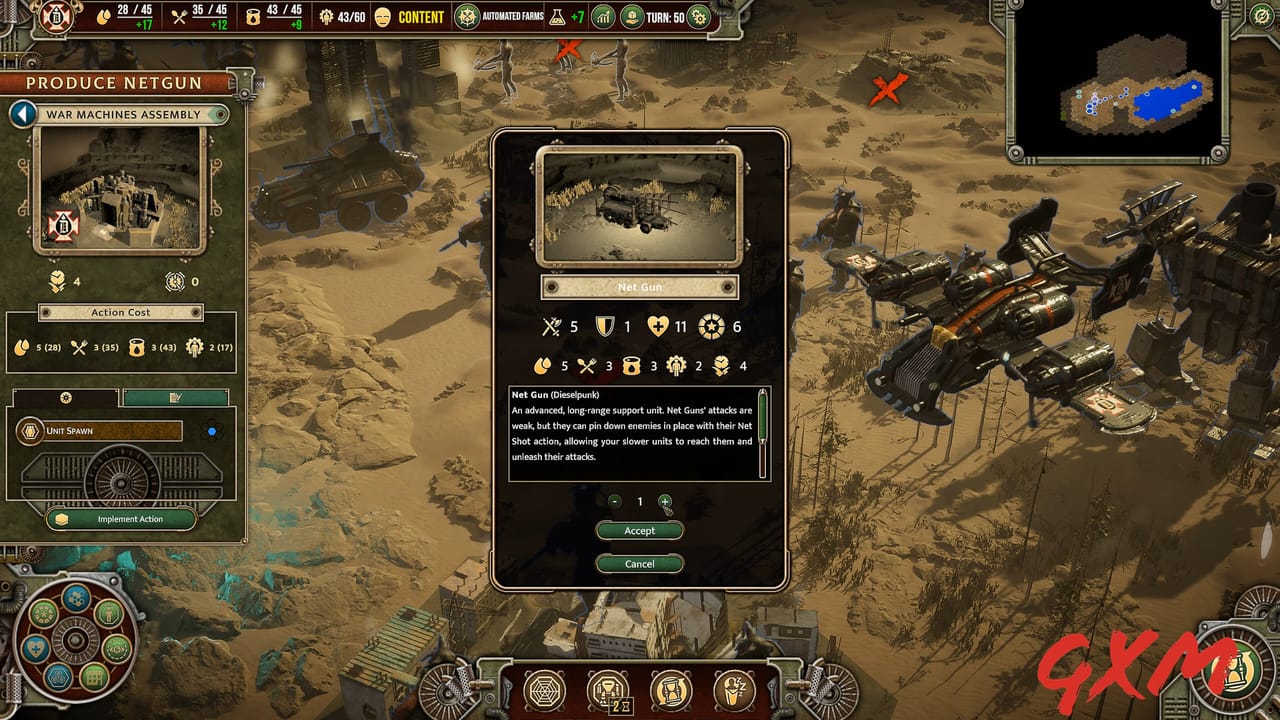This screenshot has width=1280, height=720.
Task: Select the eye icon on the radial wheel
Action: click(x=116, y=649)
